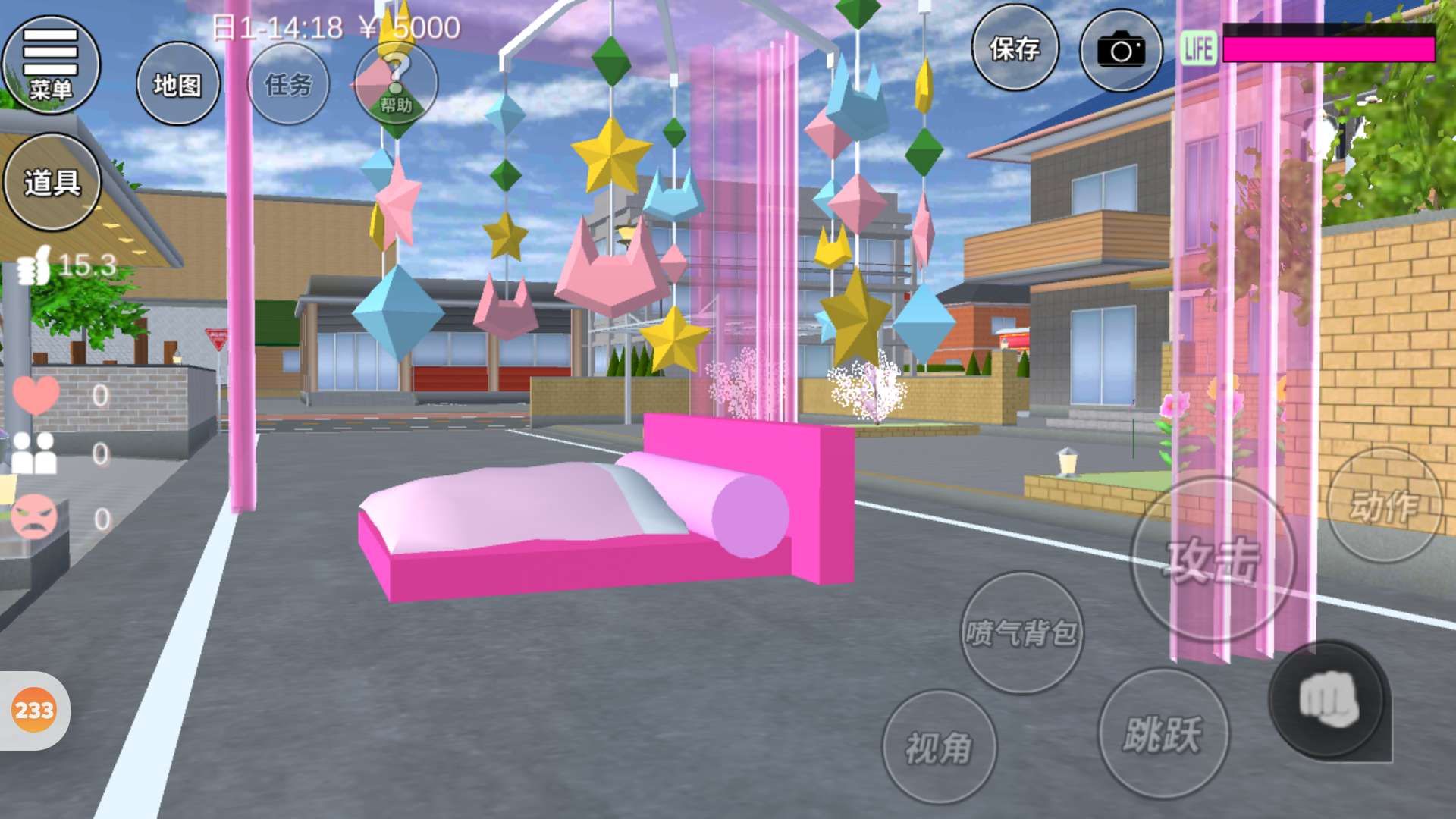Select the two-people friends icon

[34, 453]
